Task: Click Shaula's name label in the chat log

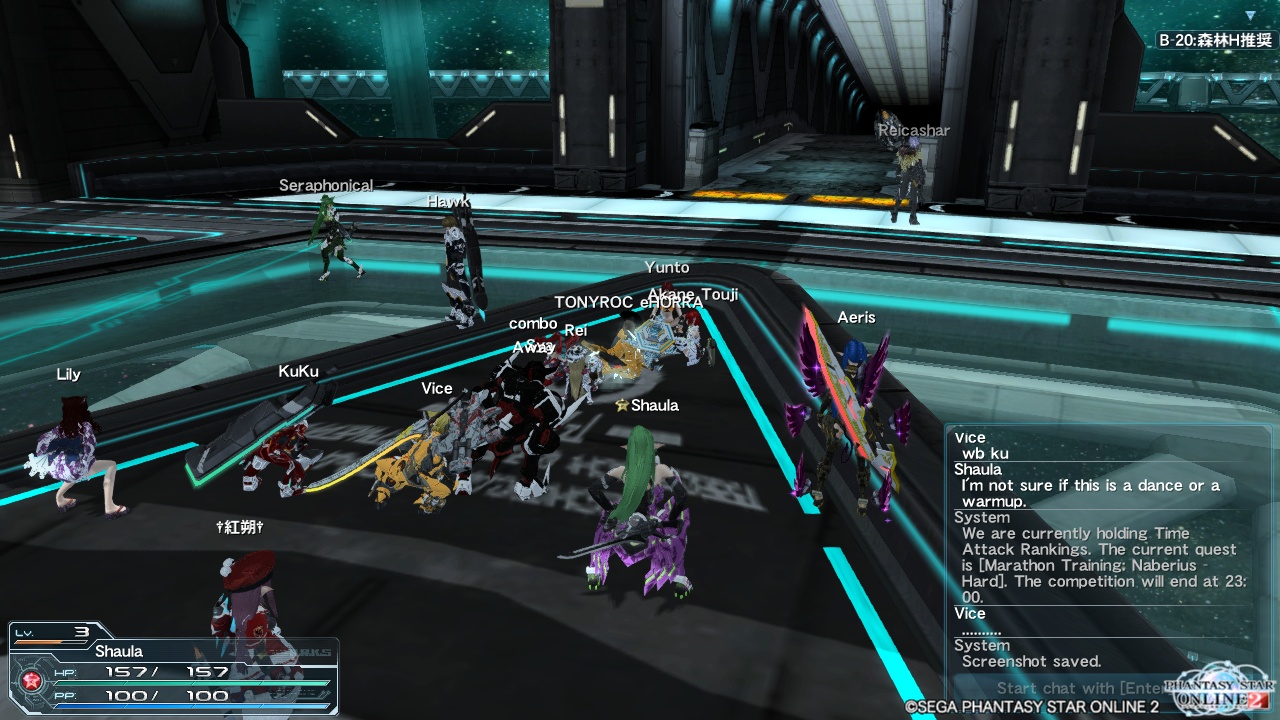Action: pyautogui.click(x=975, y=469)
